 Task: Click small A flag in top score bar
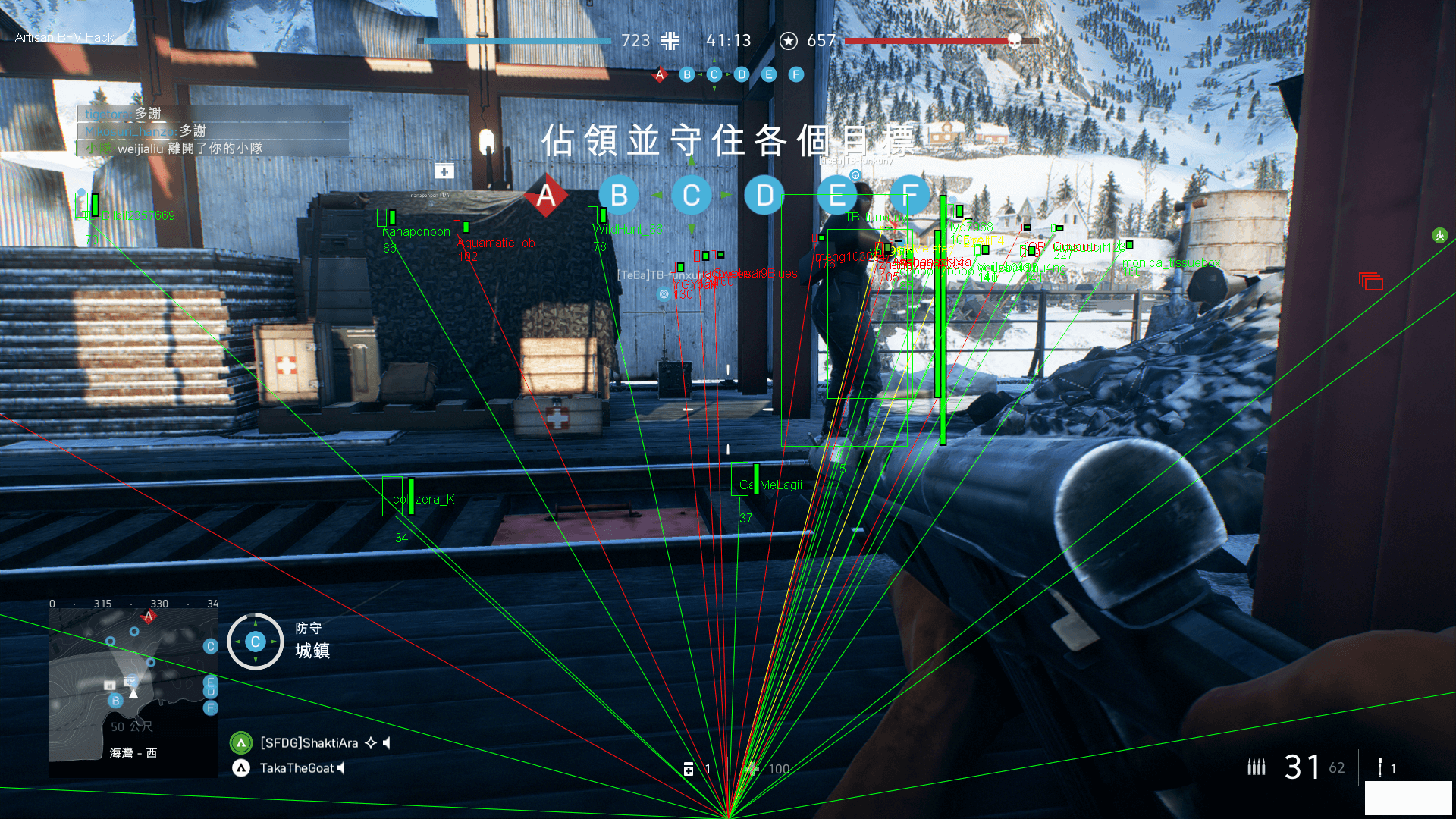coord(660,74)
